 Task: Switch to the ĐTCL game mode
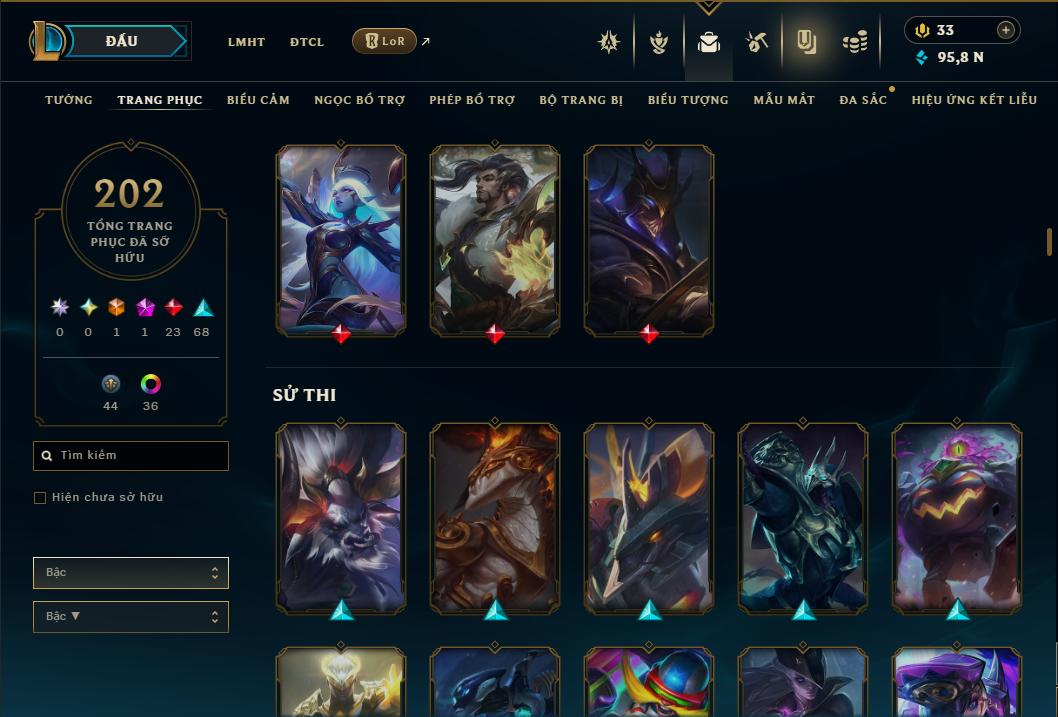click(307, 42)
